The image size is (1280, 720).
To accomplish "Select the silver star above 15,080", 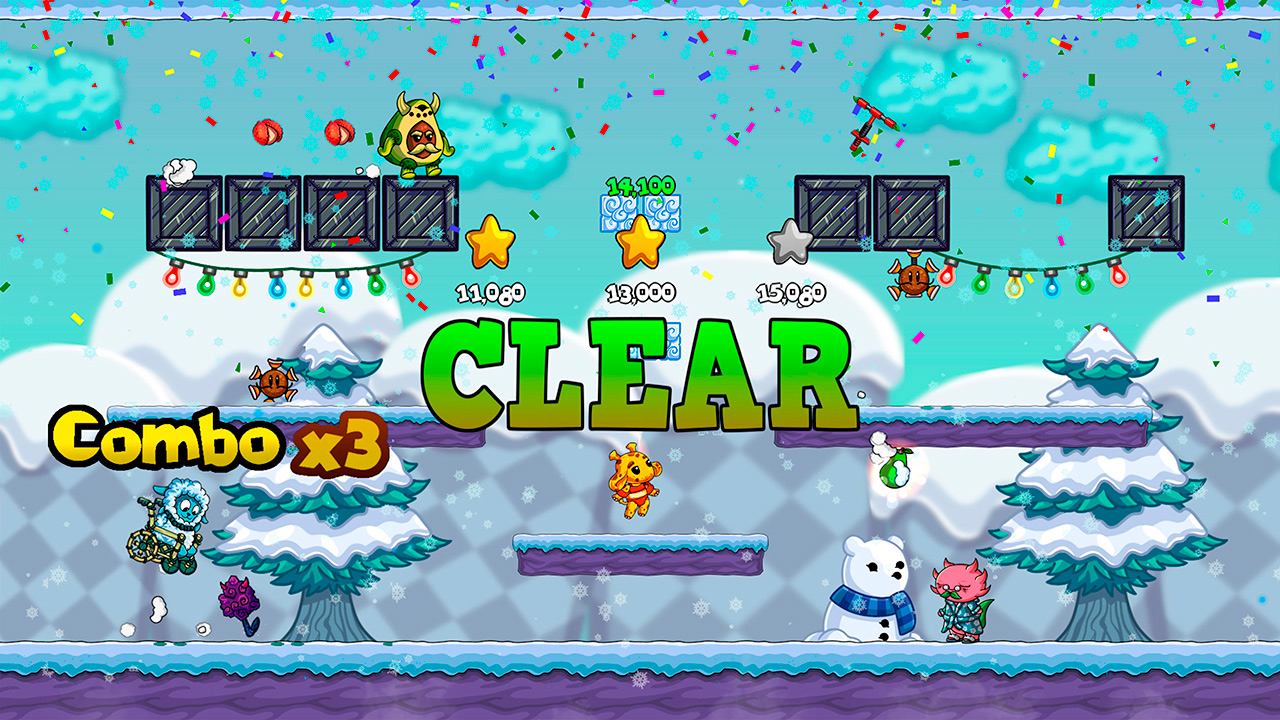I will tap(789, 242).
